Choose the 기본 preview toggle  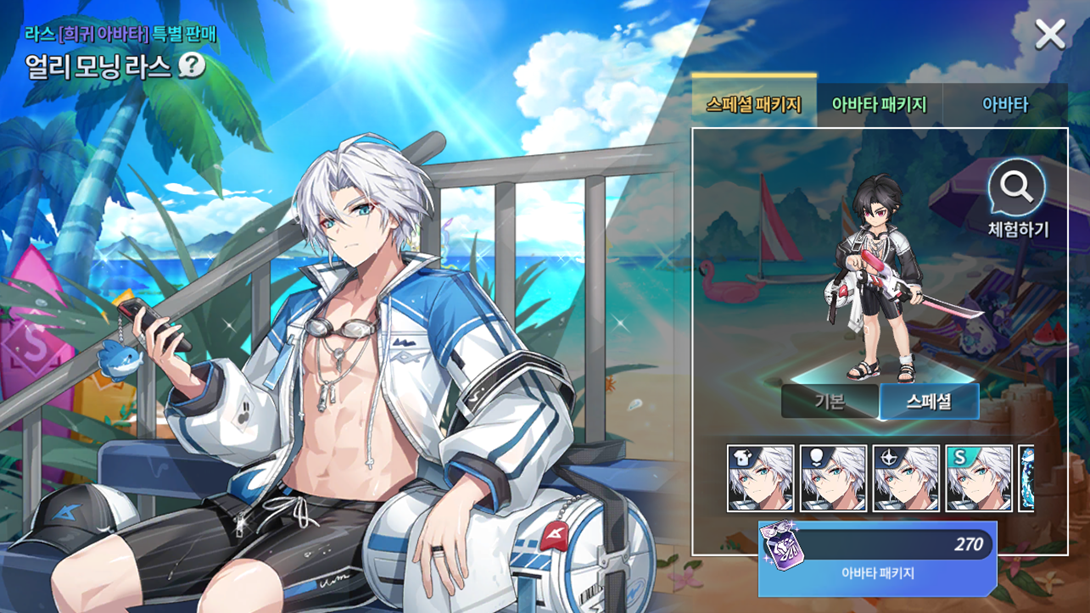829,401
